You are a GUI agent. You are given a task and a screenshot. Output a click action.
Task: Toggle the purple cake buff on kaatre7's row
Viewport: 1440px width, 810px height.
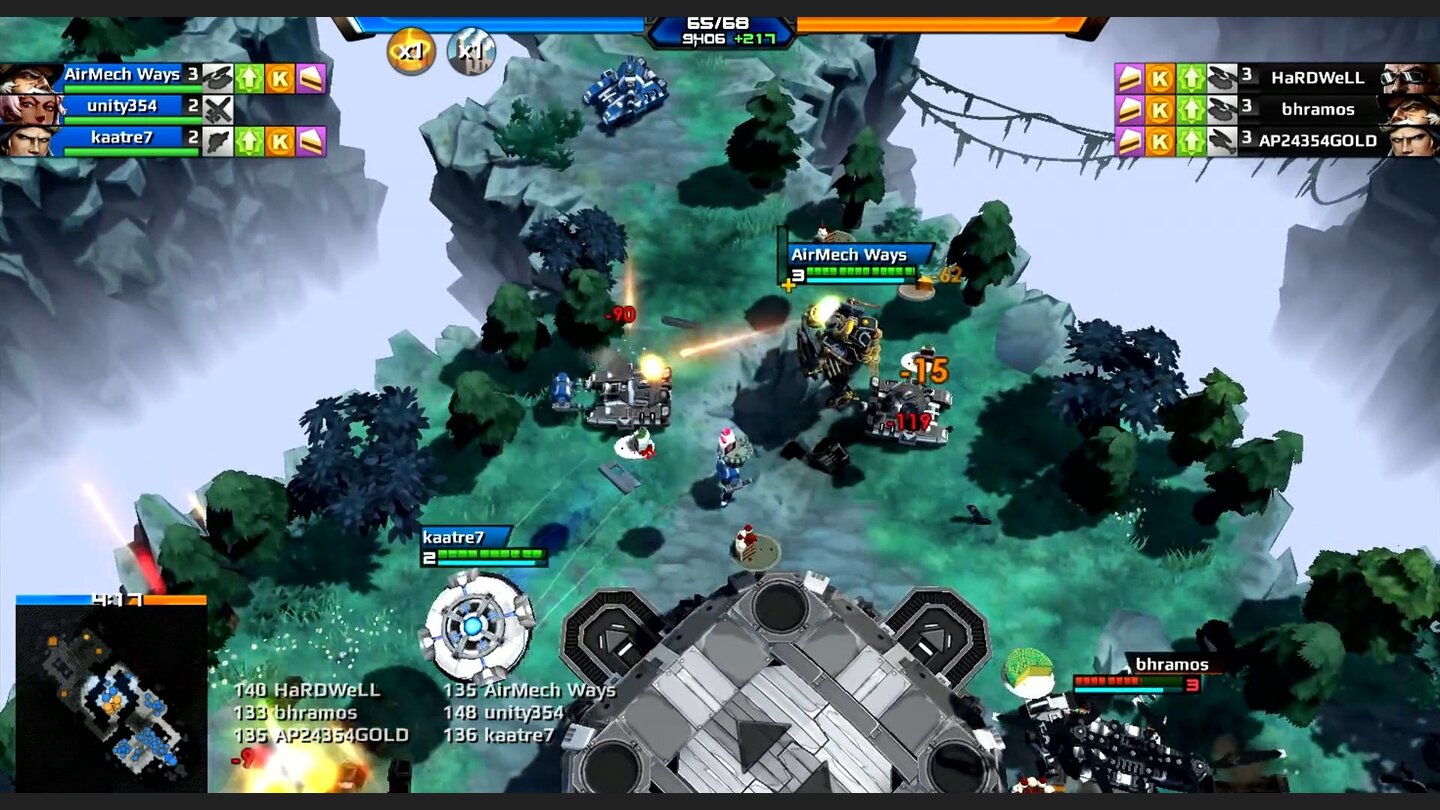tap(311, 141)
